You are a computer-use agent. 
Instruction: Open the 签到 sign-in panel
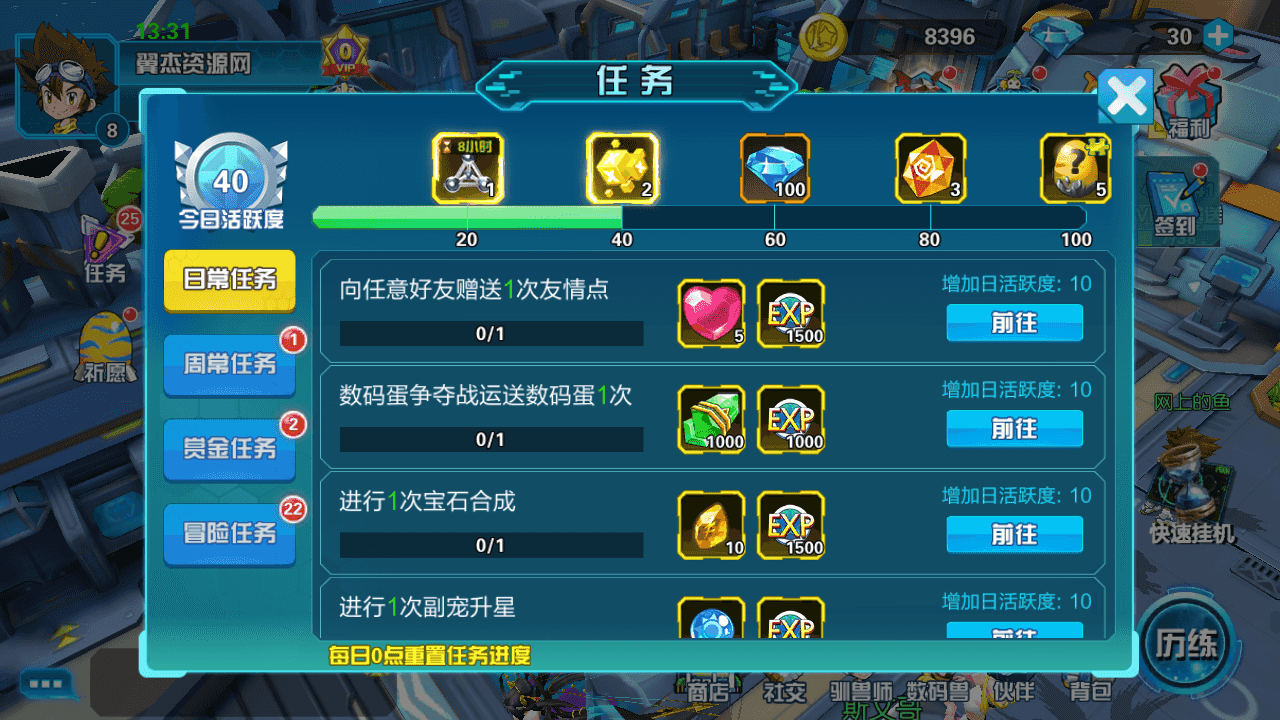tap(1183, 200)
